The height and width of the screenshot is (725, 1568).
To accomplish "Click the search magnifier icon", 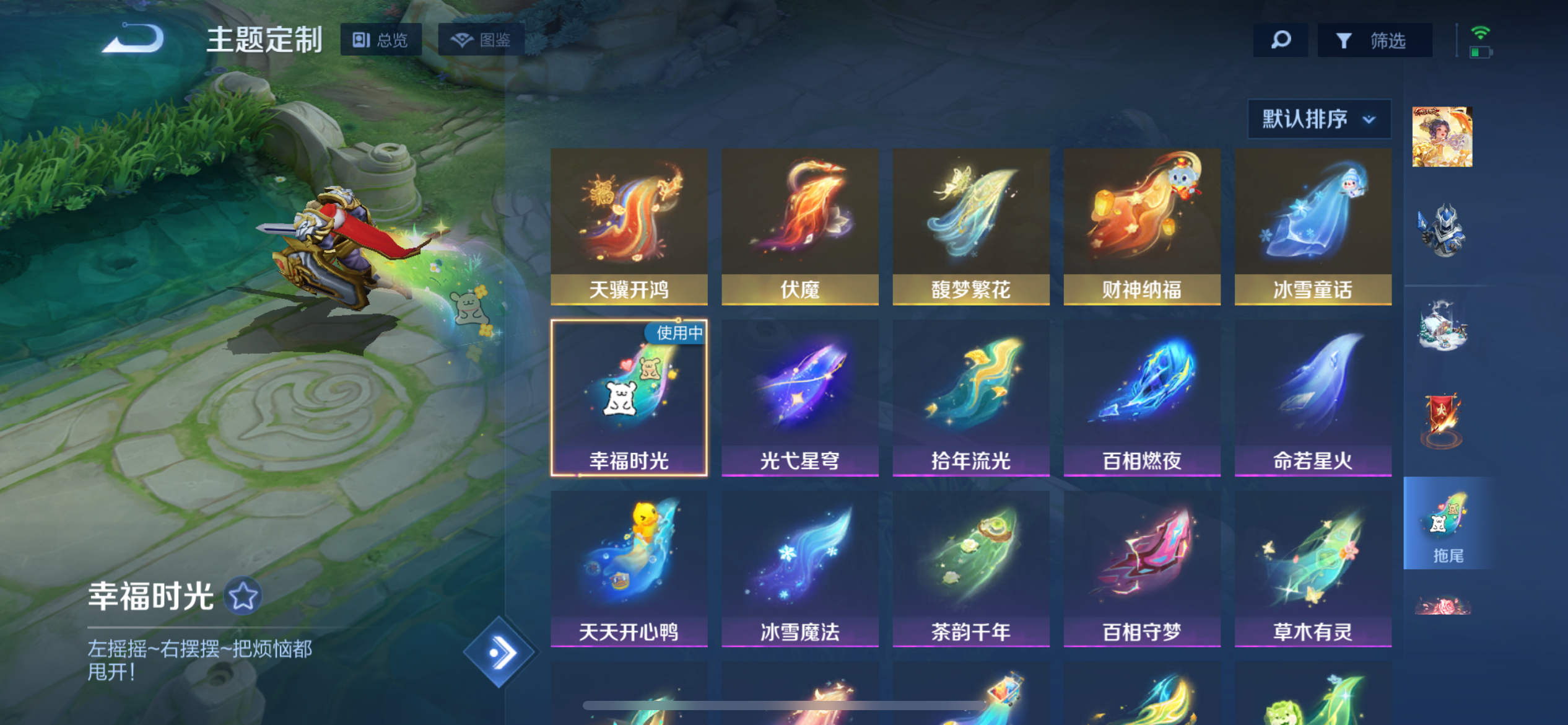I will pyautogui.click(x=1279, y=40).
